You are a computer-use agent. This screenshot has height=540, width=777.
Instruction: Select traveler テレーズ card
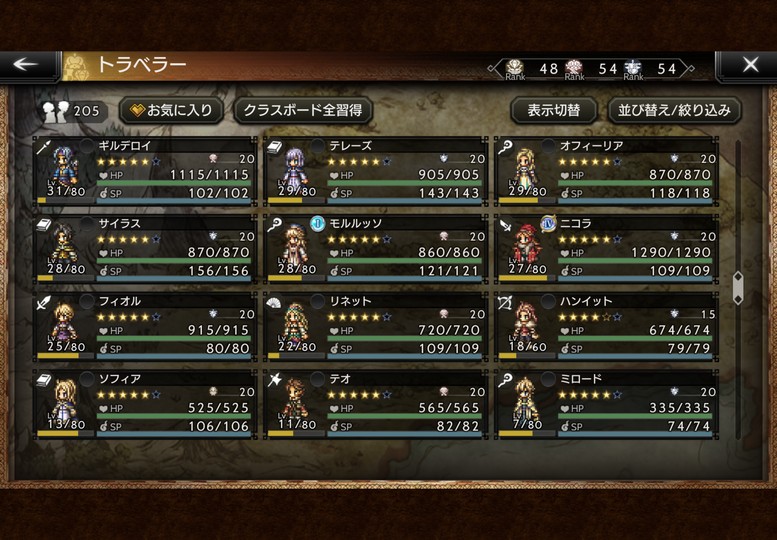click(x=376, y=171)
